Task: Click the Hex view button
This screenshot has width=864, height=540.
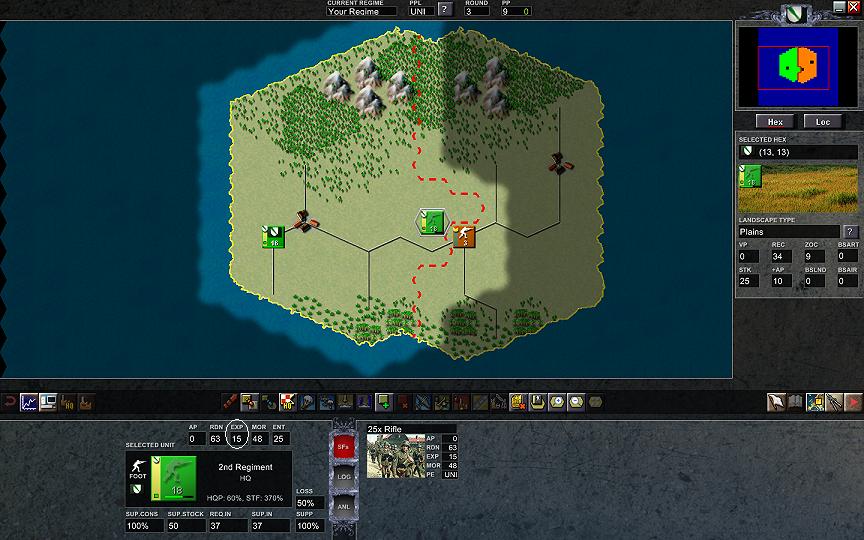Action: 775,121
